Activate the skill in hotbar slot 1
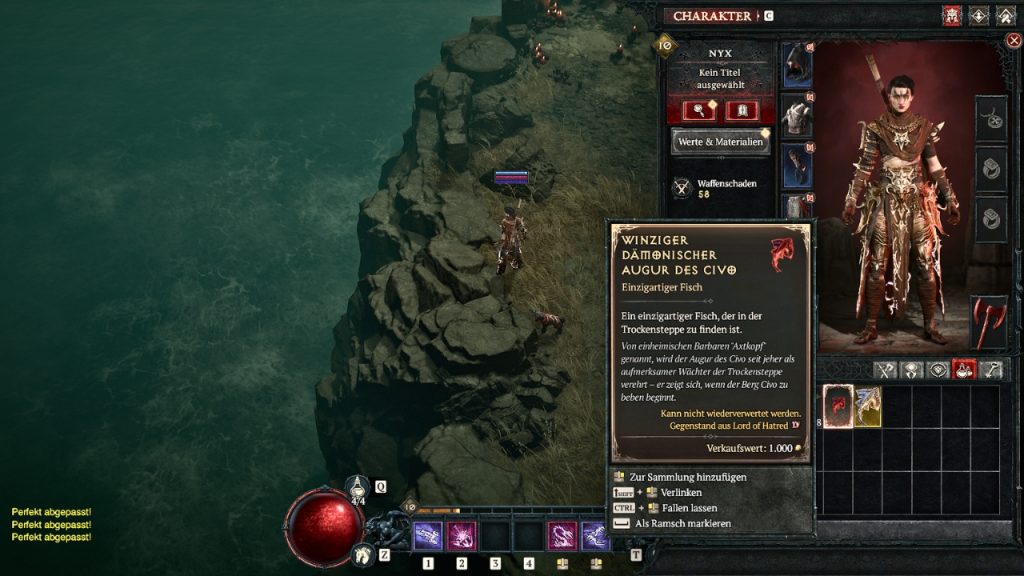The width and height of the screenshot is (1024, 576). 428,536
